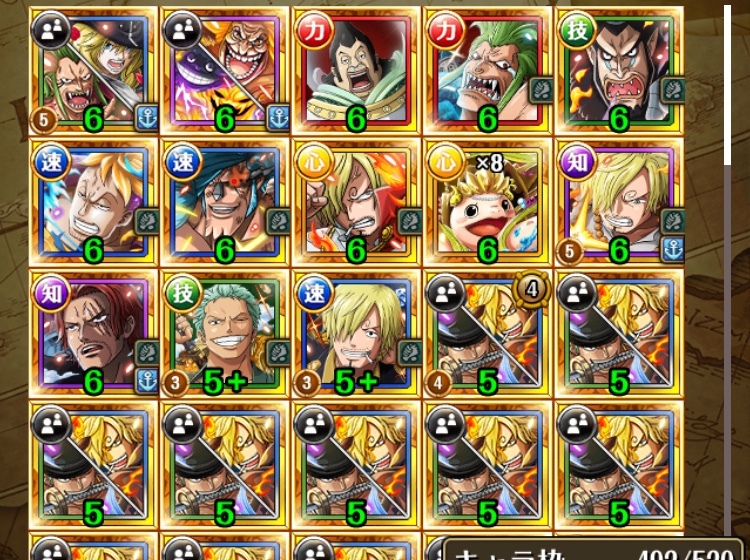Open the DEX black-bearded character card

click(x=619, y=70)
